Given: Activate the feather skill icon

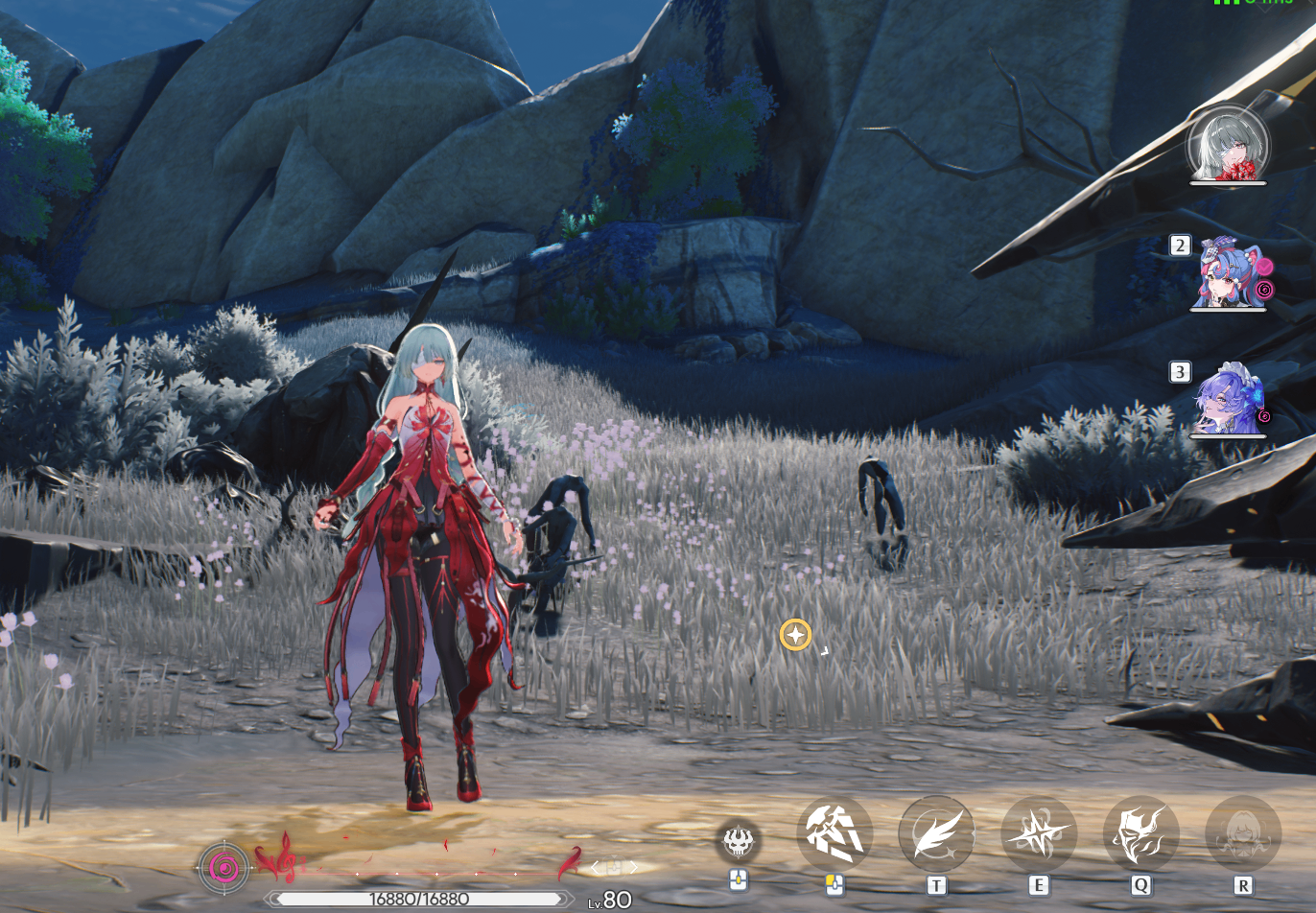Looking at the screenshot, I should 936,832.
